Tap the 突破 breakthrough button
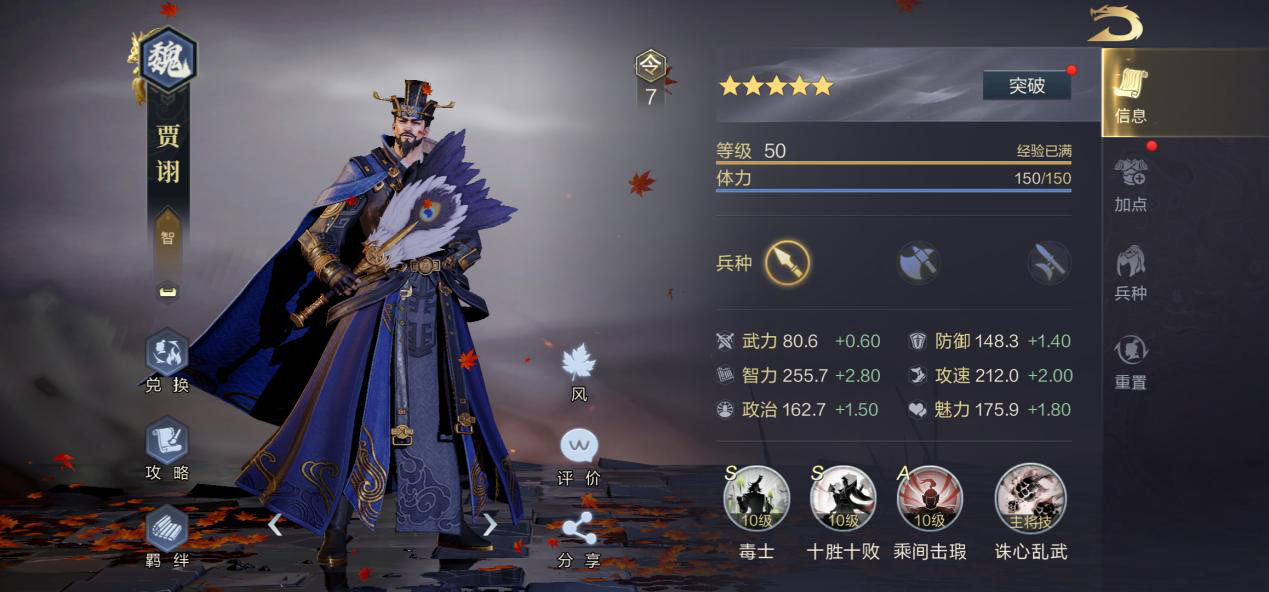The height and width of the screenshot is (592, 1269). 1026,86
